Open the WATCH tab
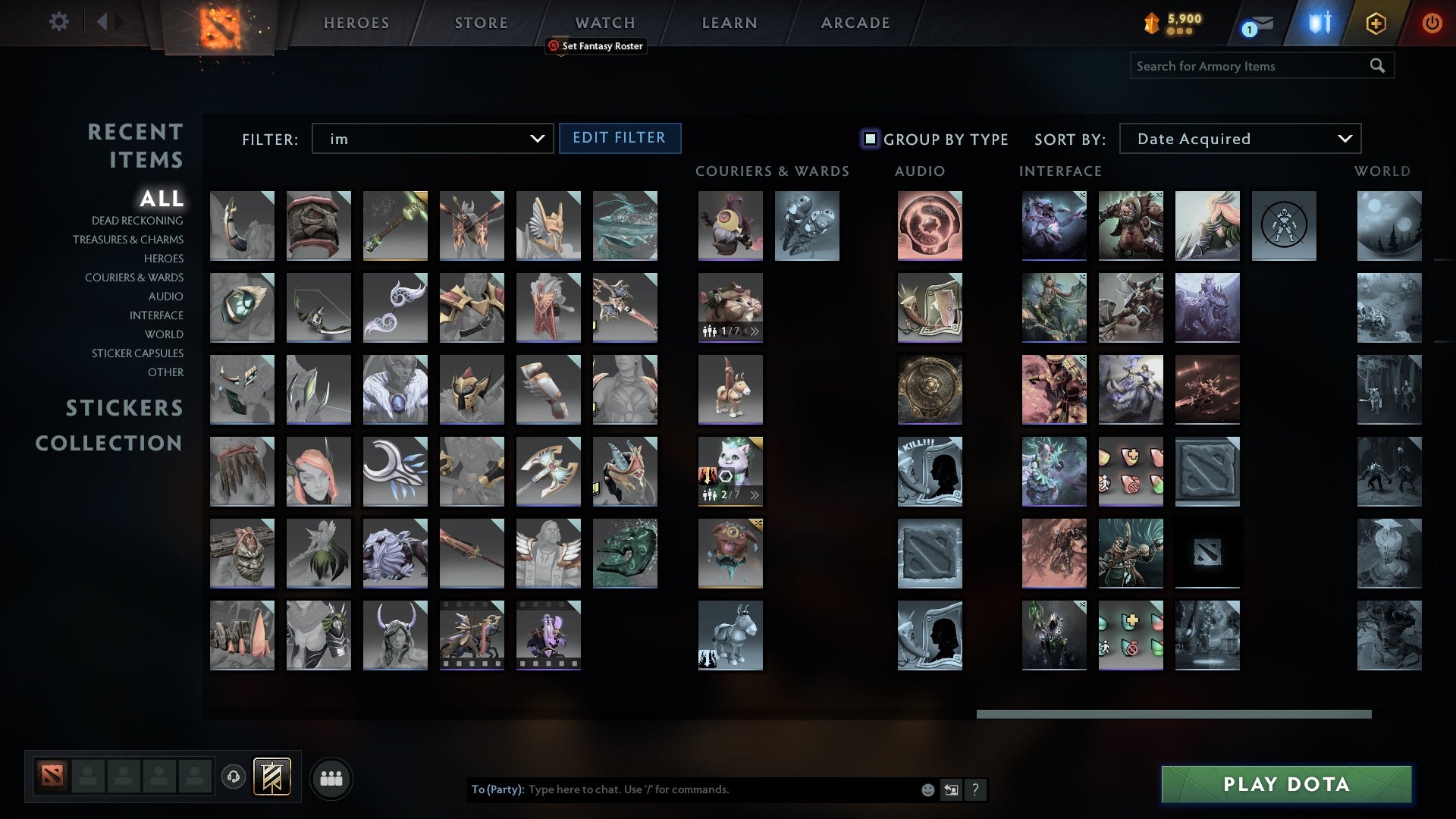This screenshot has height=819, width=1456. tap(604, 23)
